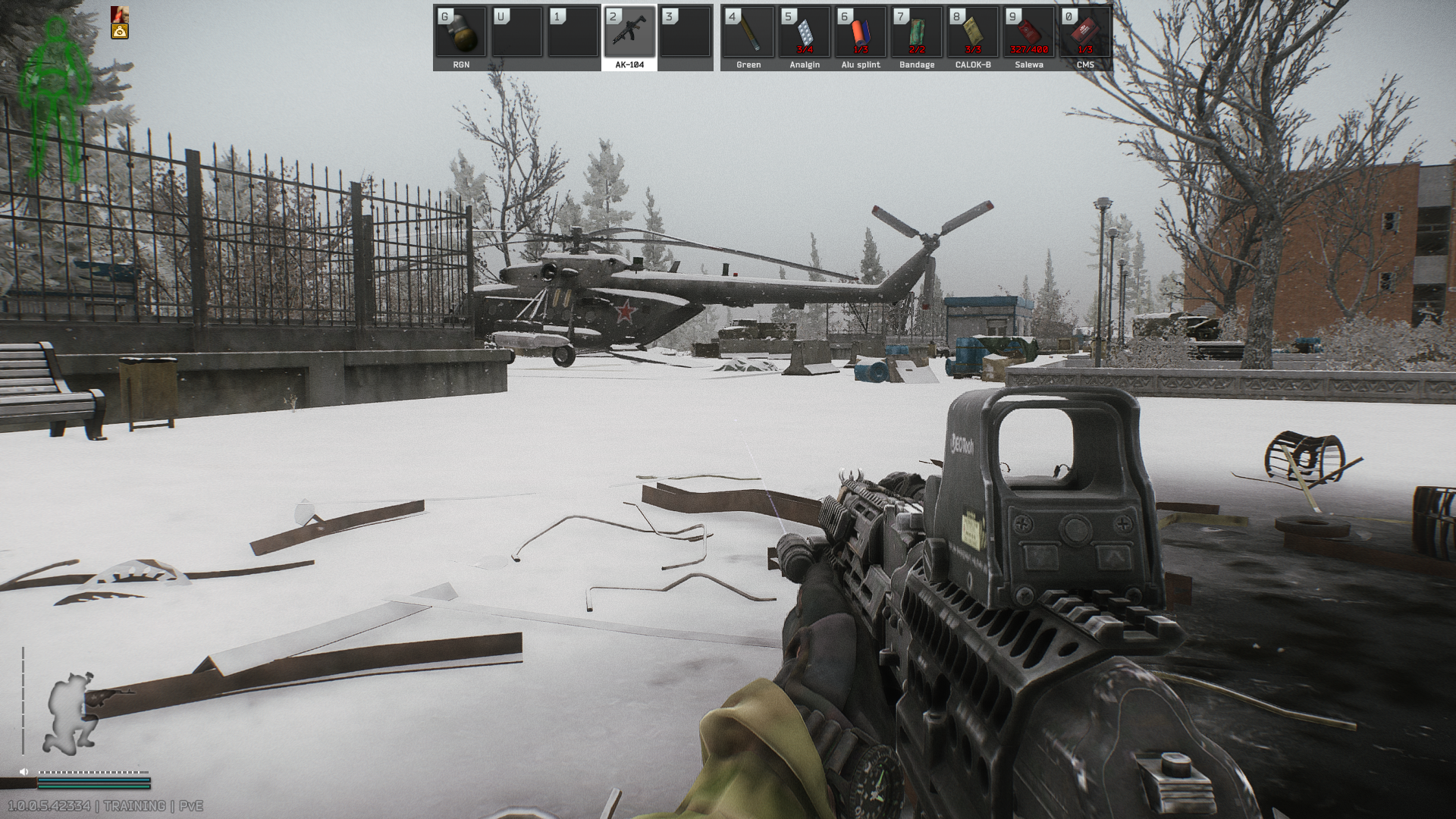Image resolution: width=1456 pixels, height=819 pixels.
Task: Click the stance indicator soldier figure
Action: (x=74, y=713)
